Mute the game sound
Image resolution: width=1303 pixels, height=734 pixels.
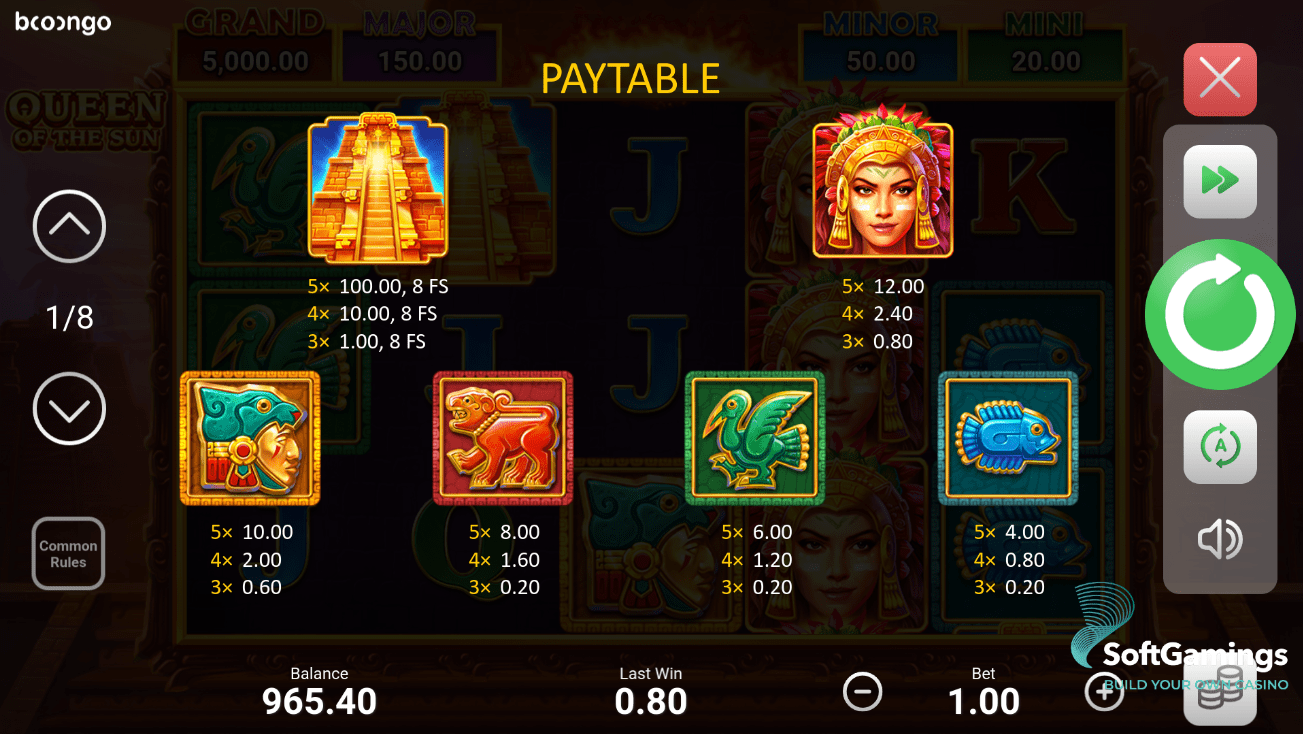pyautogui.click(x=1219, y=540)
